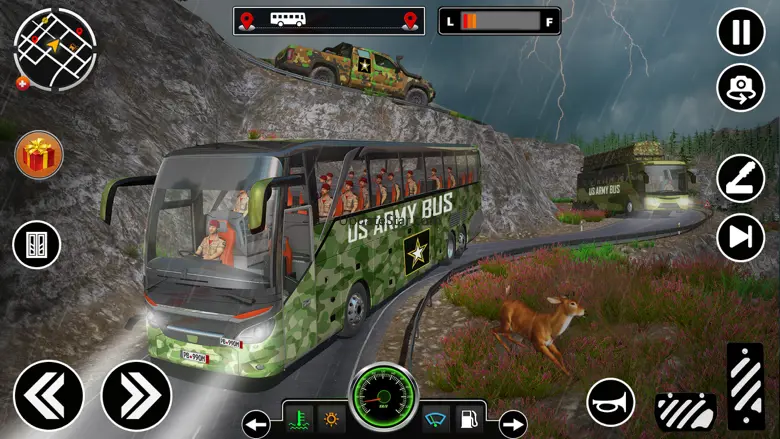The height and width of the screenshot is (439, 780).
Task: Tap the engine temperature icon
Action: [297, 419]
